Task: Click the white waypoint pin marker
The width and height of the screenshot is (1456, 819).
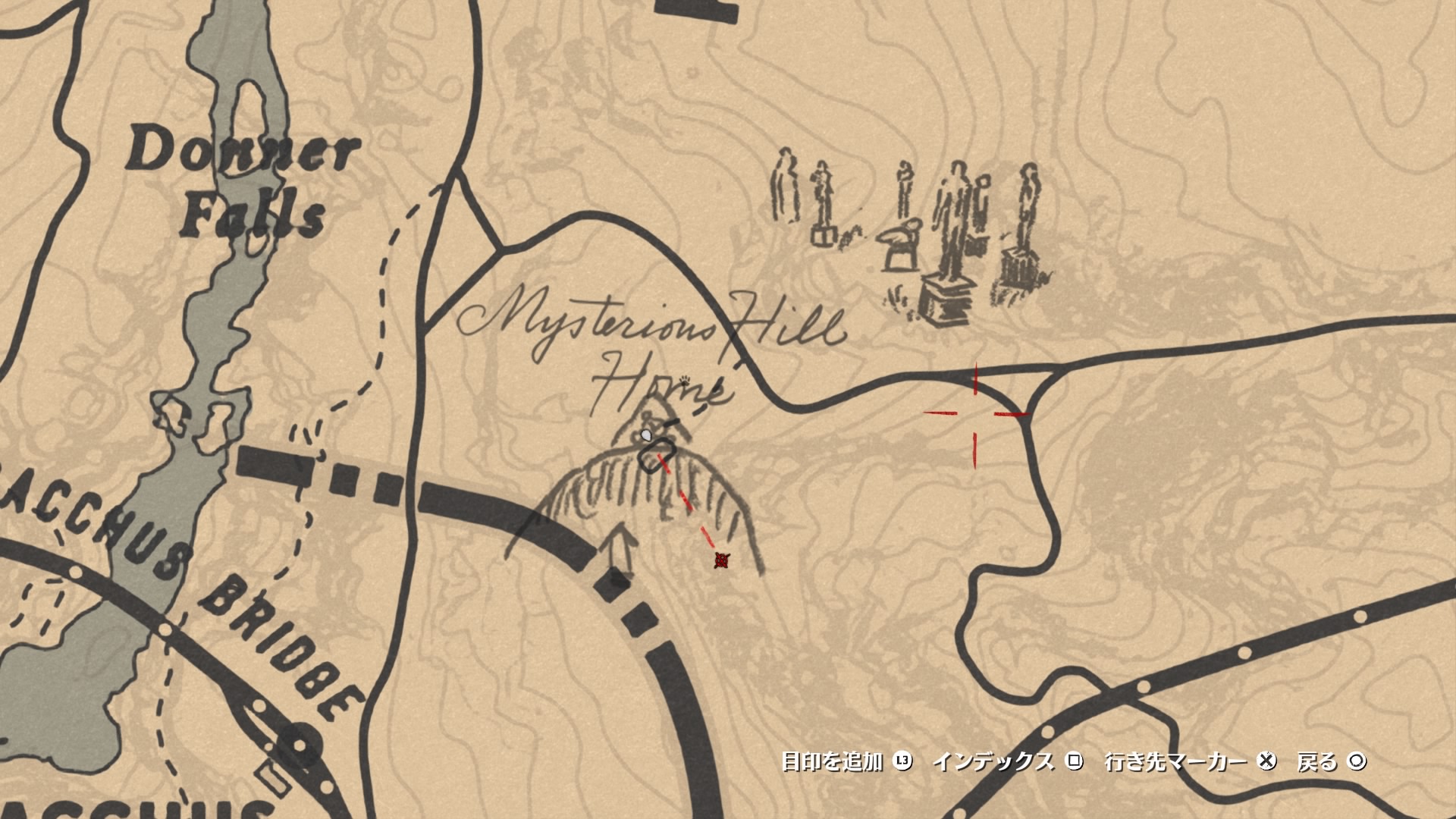Action: [645, 435]
